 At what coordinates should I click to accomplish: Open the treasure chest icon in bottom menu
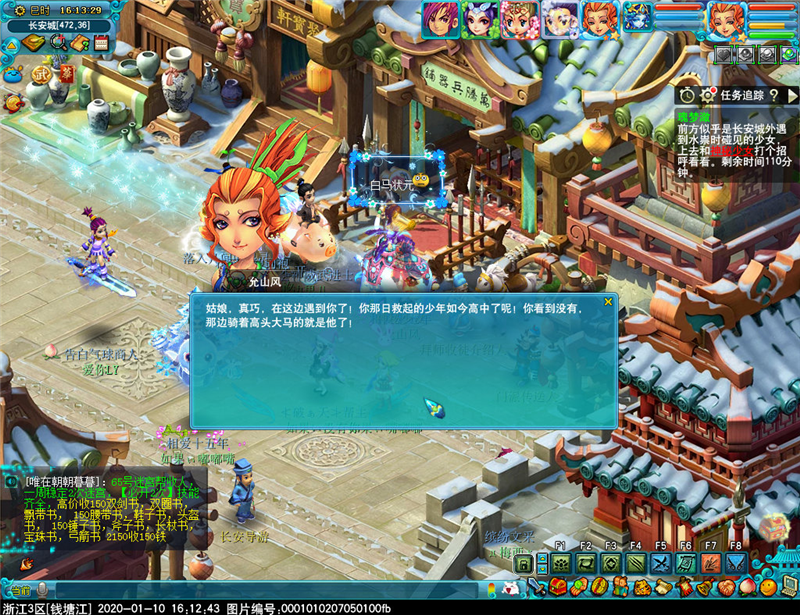coord(560,588)
